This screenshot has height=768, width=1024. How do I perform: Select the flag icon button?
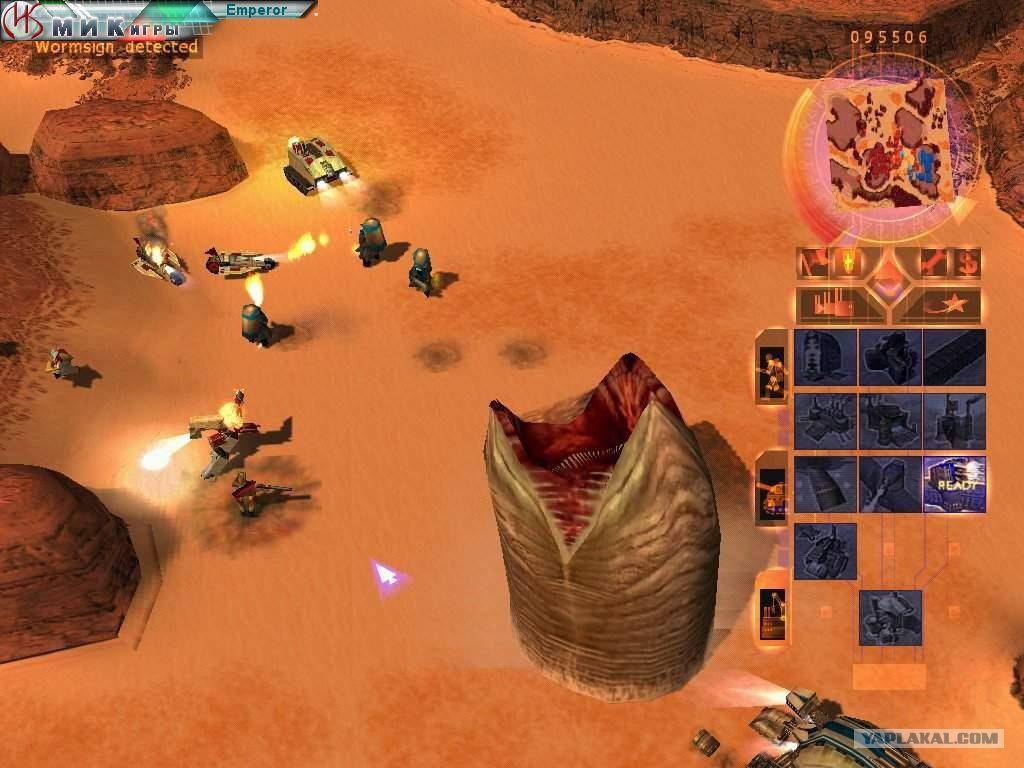(x=813, y=264)
